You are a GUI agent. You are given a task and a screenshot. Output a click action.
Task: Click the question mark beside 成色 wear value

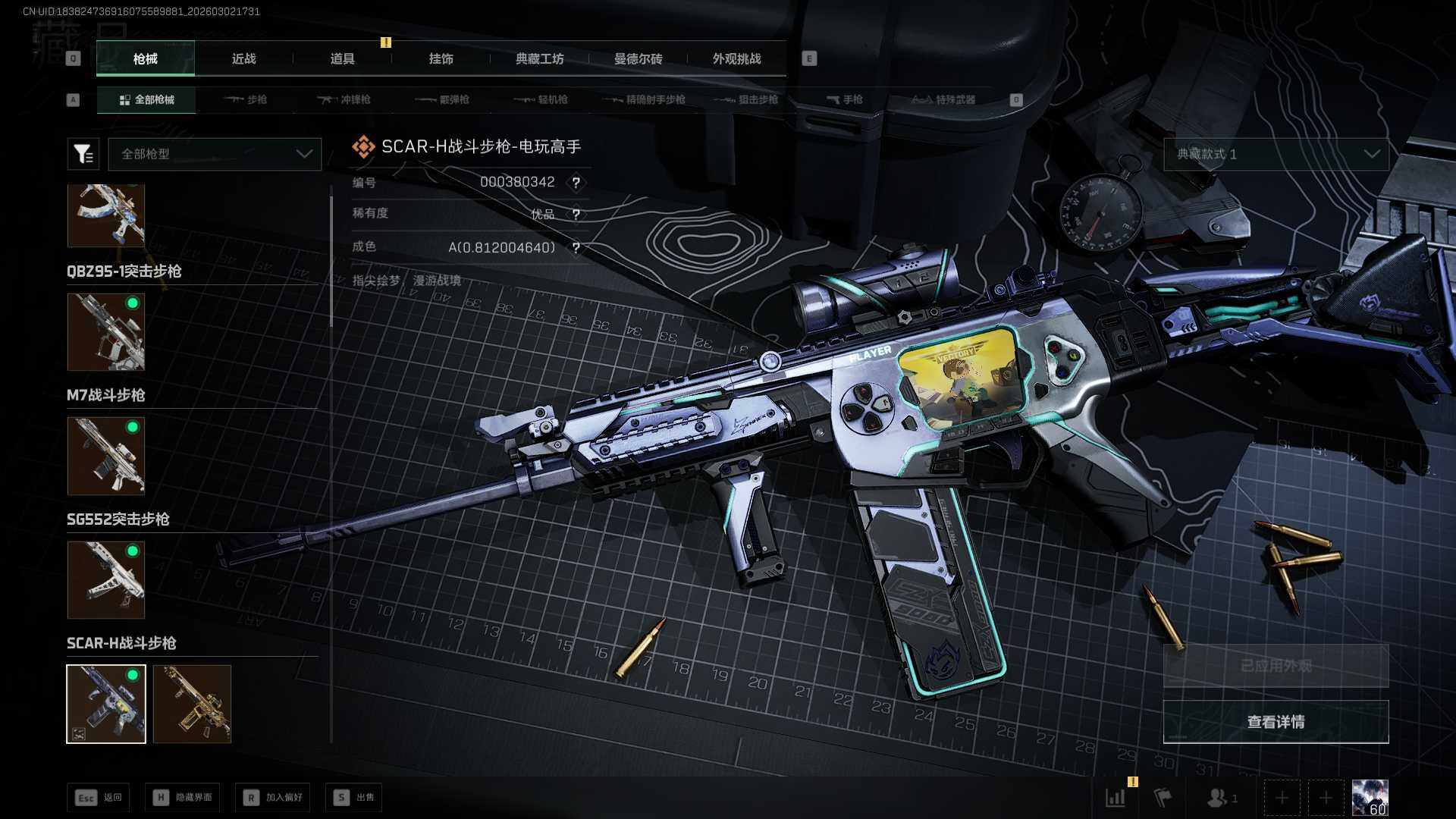click(576, 248)
